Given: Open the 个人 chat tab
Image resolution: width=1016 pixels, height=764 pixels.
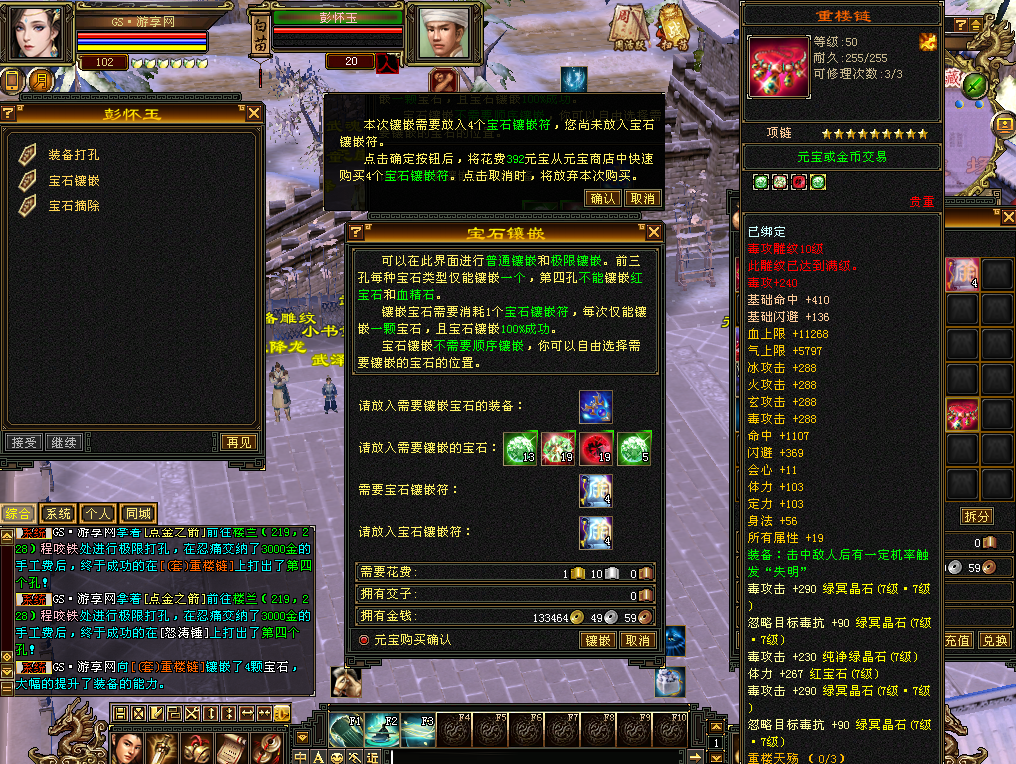Looking at the screenshot, I should (x=97, y=513).
